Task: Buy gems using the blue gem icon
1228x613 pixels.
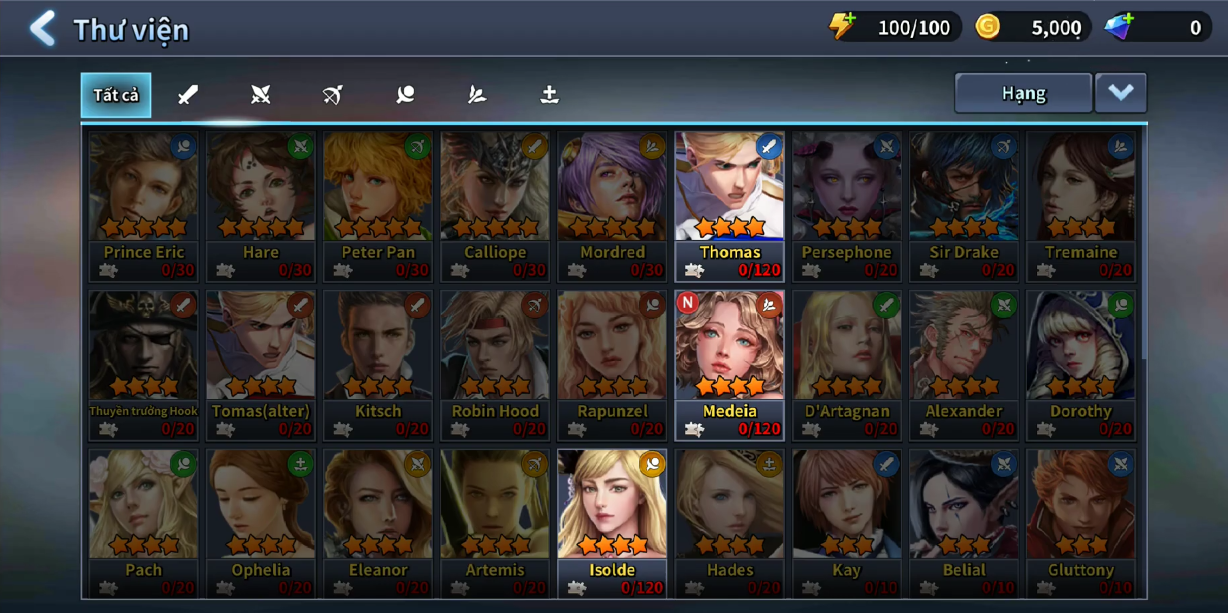Action: click(1119, 27)
